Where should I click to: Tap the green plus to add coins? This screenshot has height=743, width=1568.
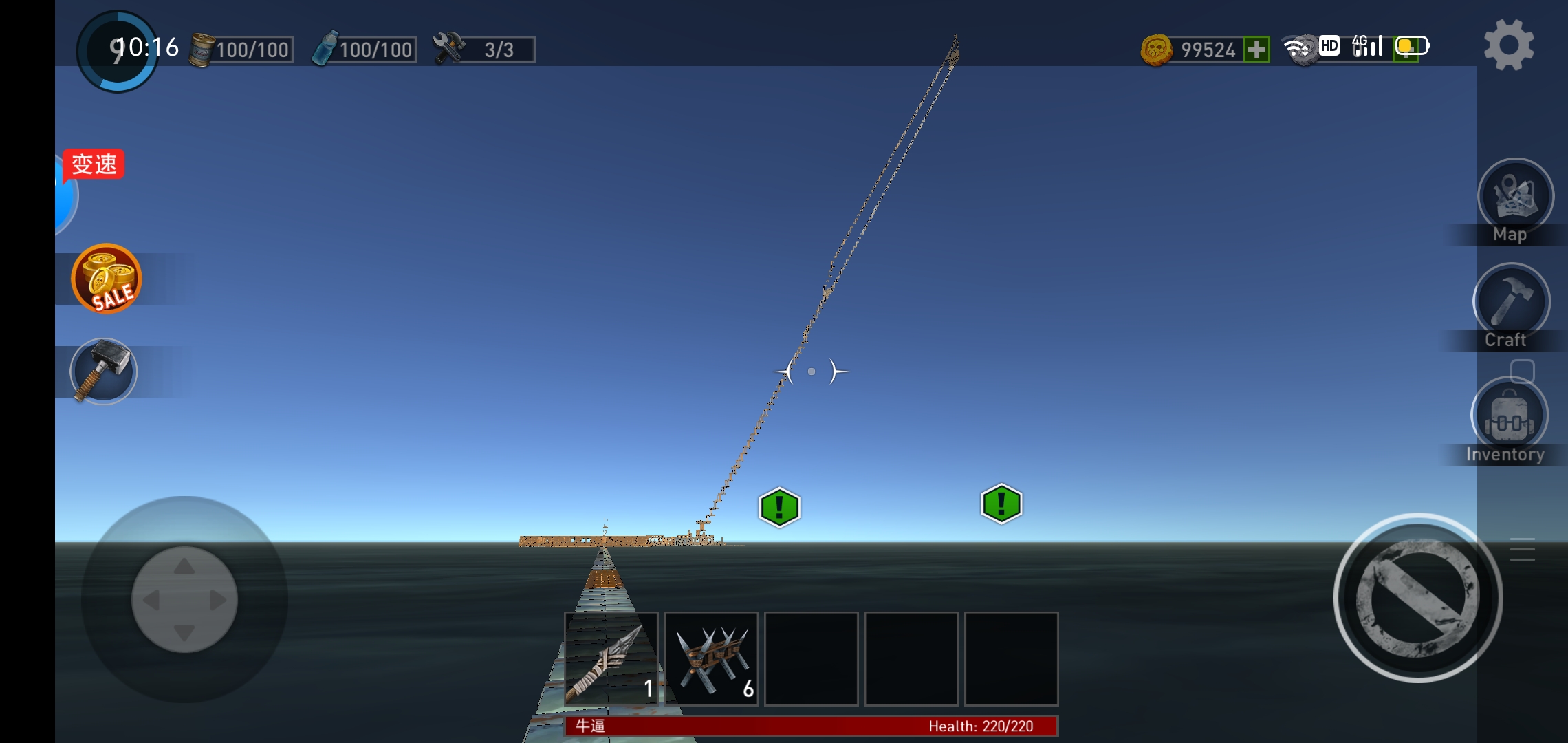pos(1256,50)
